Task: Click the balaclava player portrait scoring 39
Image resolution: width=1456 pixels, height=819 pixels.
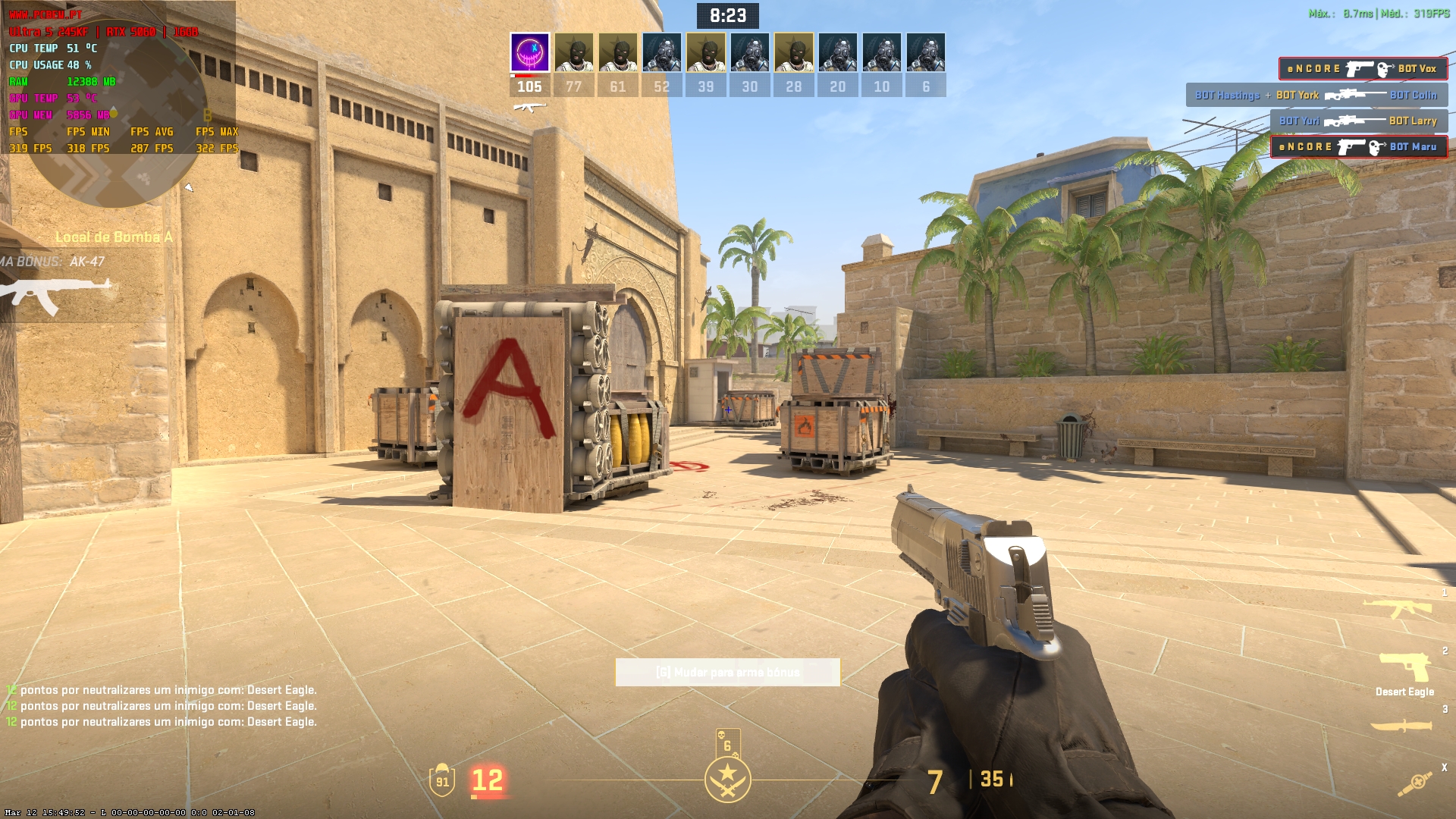Action: [x=705, y=52]
